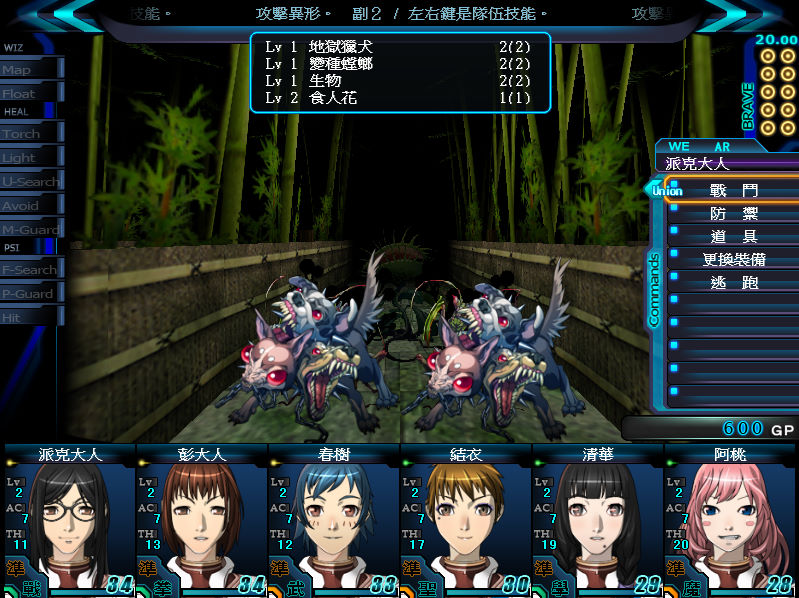This screenshot has height=598, width=799.
Task: Select the 防禦 (Defend) command
Action: pyautogui.click(x=734, y=214)
